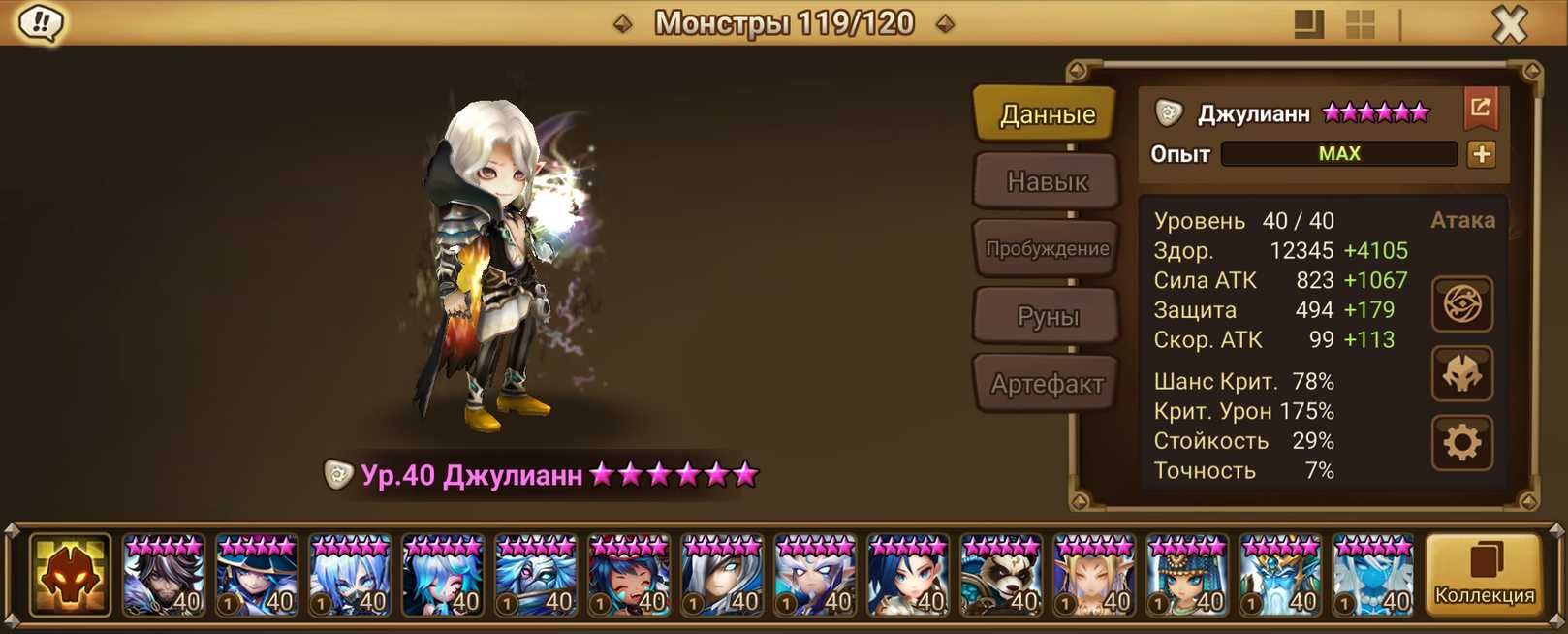Image resolution: width=1568 pixels, height=634 pixels.
Task: Show the Руны tab
Action: 1047,316
